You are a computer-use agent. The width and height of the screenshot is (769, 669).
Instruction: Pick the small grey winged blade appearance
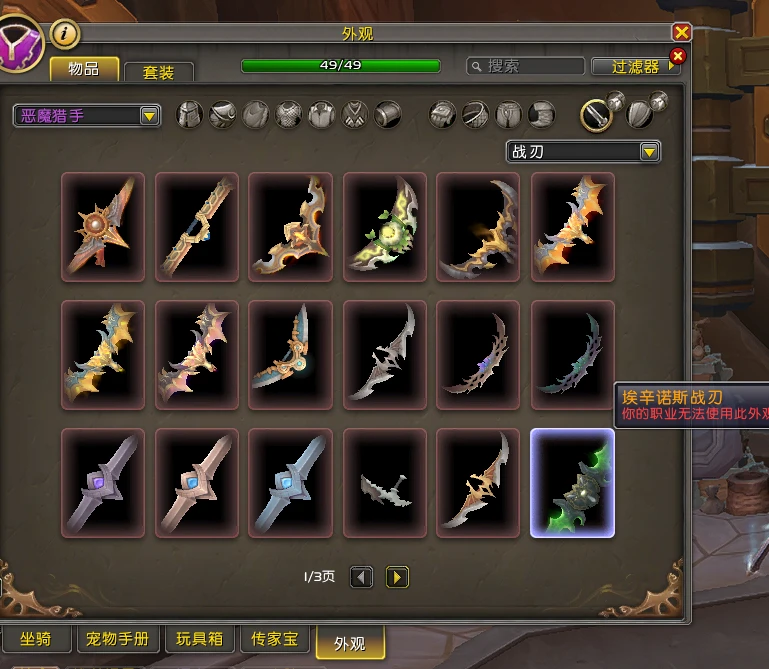coord(385,483)
